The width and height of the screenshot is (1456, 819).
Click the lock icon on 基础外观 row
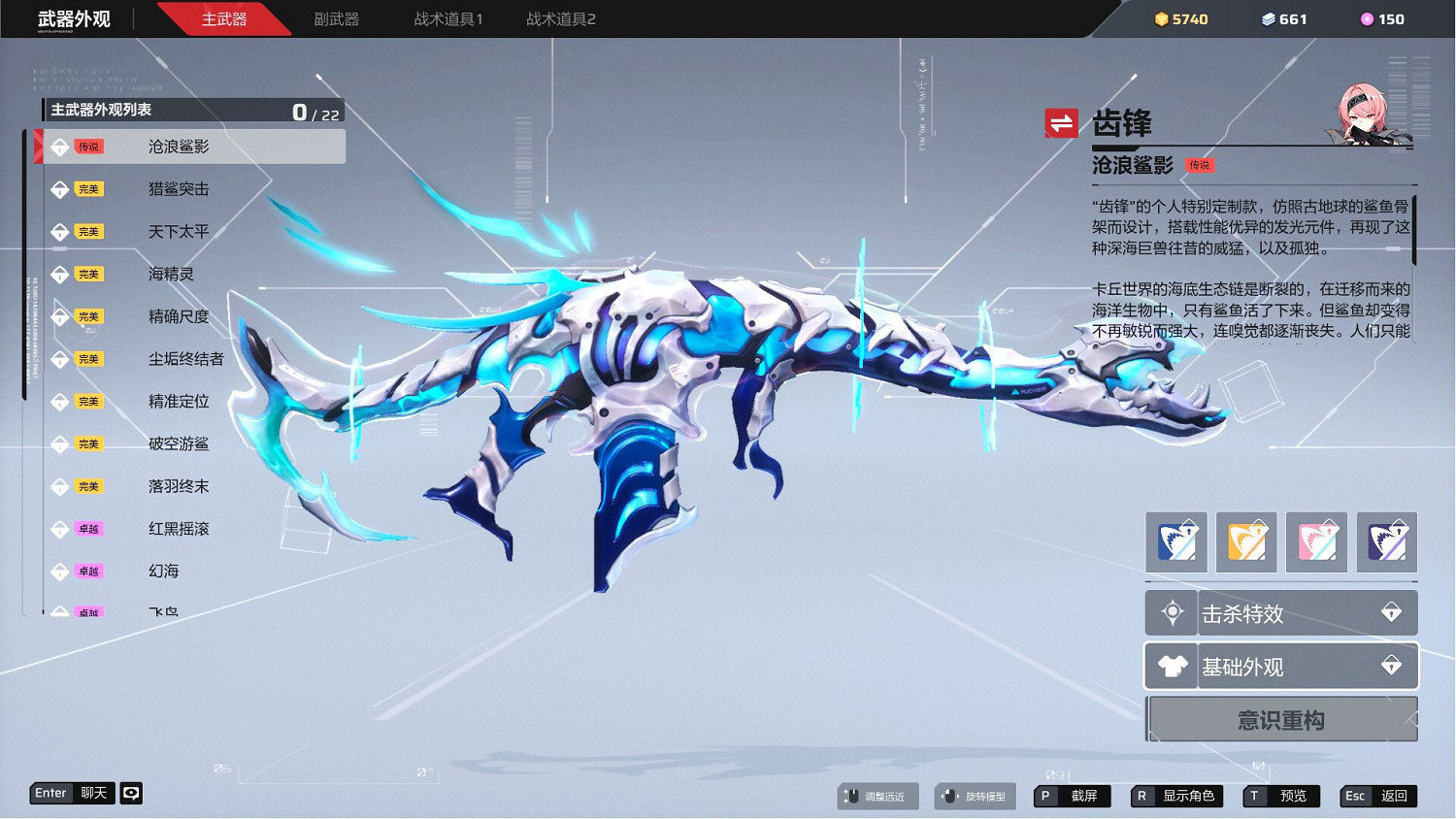[x=1393, y=666]
